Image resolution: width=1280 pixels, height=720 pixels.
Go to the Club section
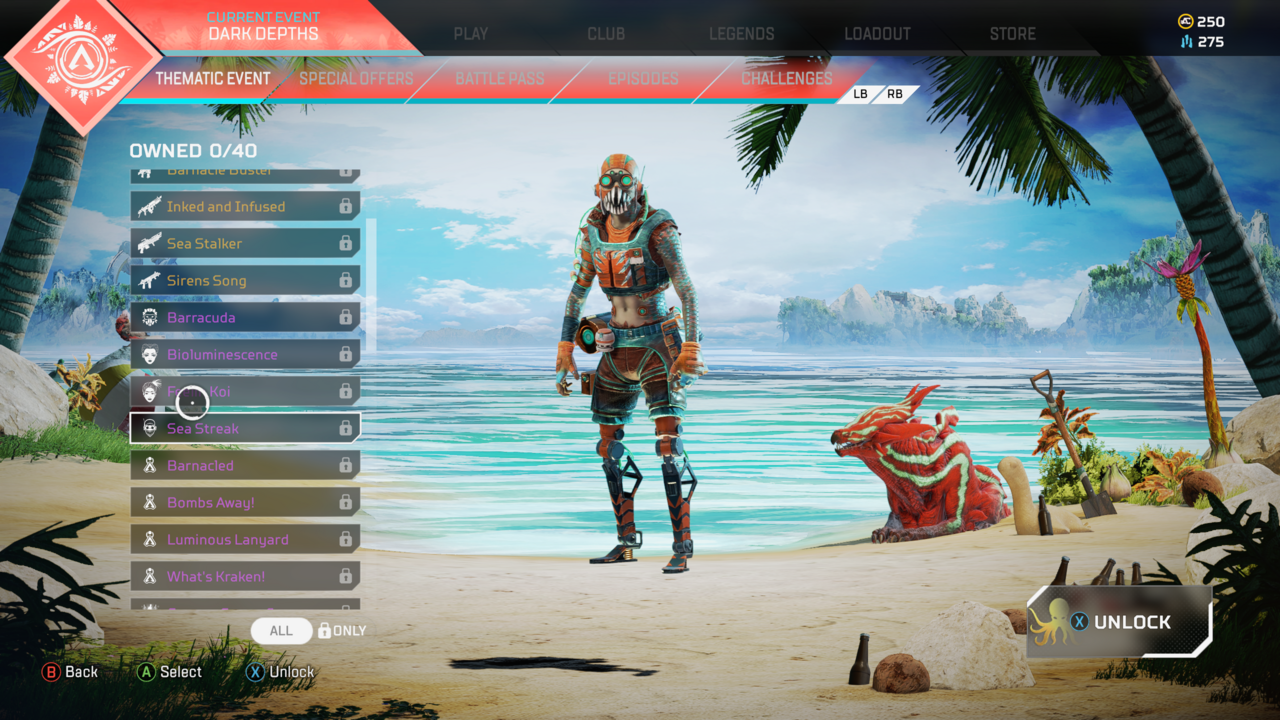(606, 34)
